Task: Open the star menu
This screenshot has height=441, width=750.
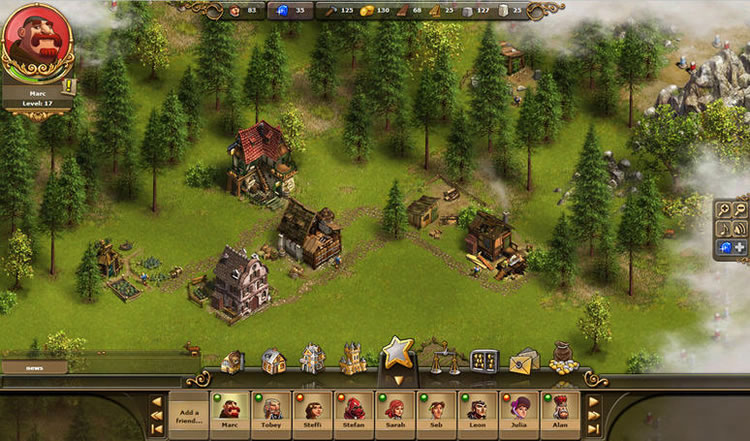Action: [x=397, y=355]
